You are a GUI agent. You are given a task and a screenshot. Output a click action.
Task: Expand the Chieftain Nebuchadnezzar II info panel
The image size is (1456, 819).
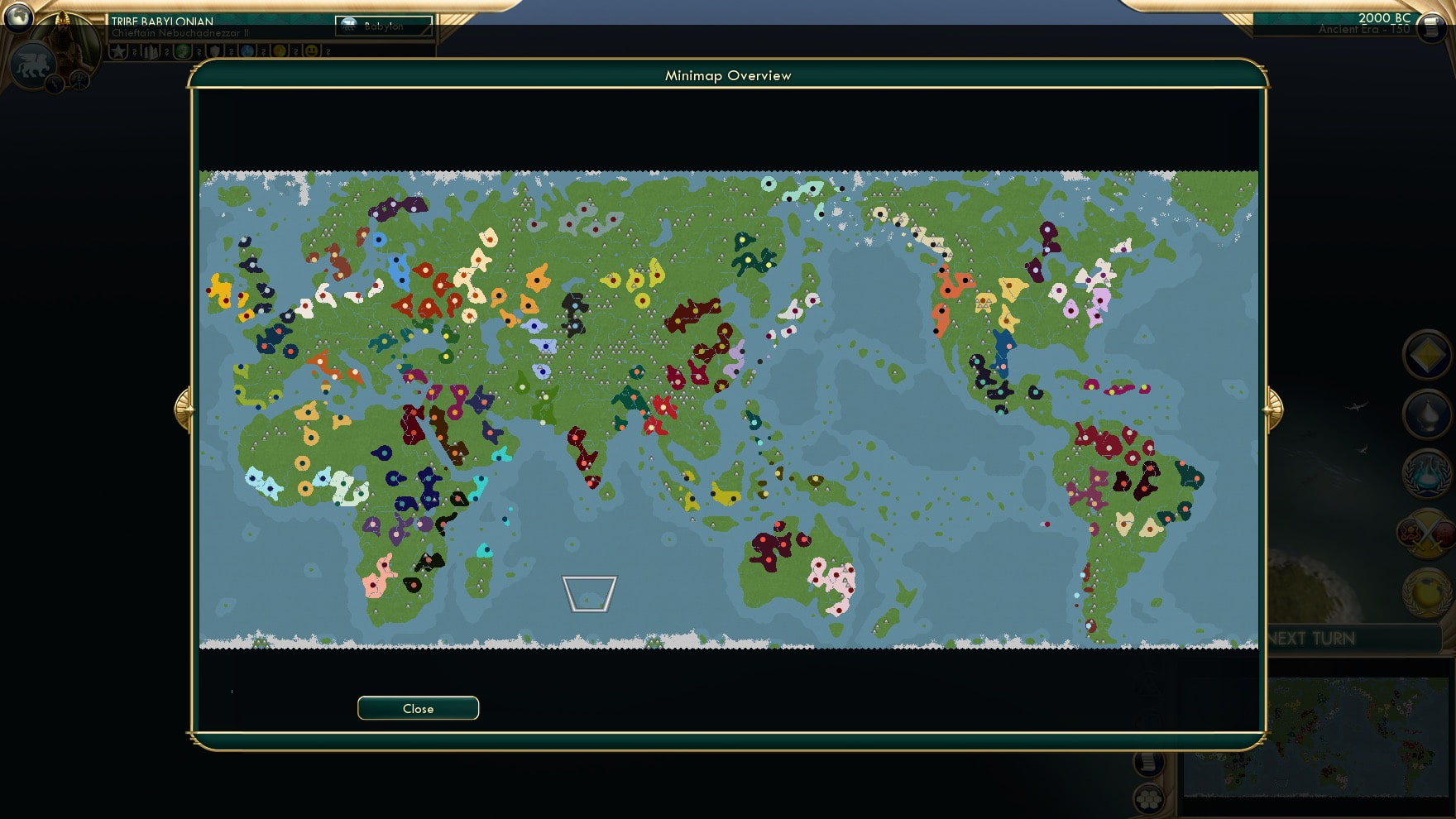point(182,33)
